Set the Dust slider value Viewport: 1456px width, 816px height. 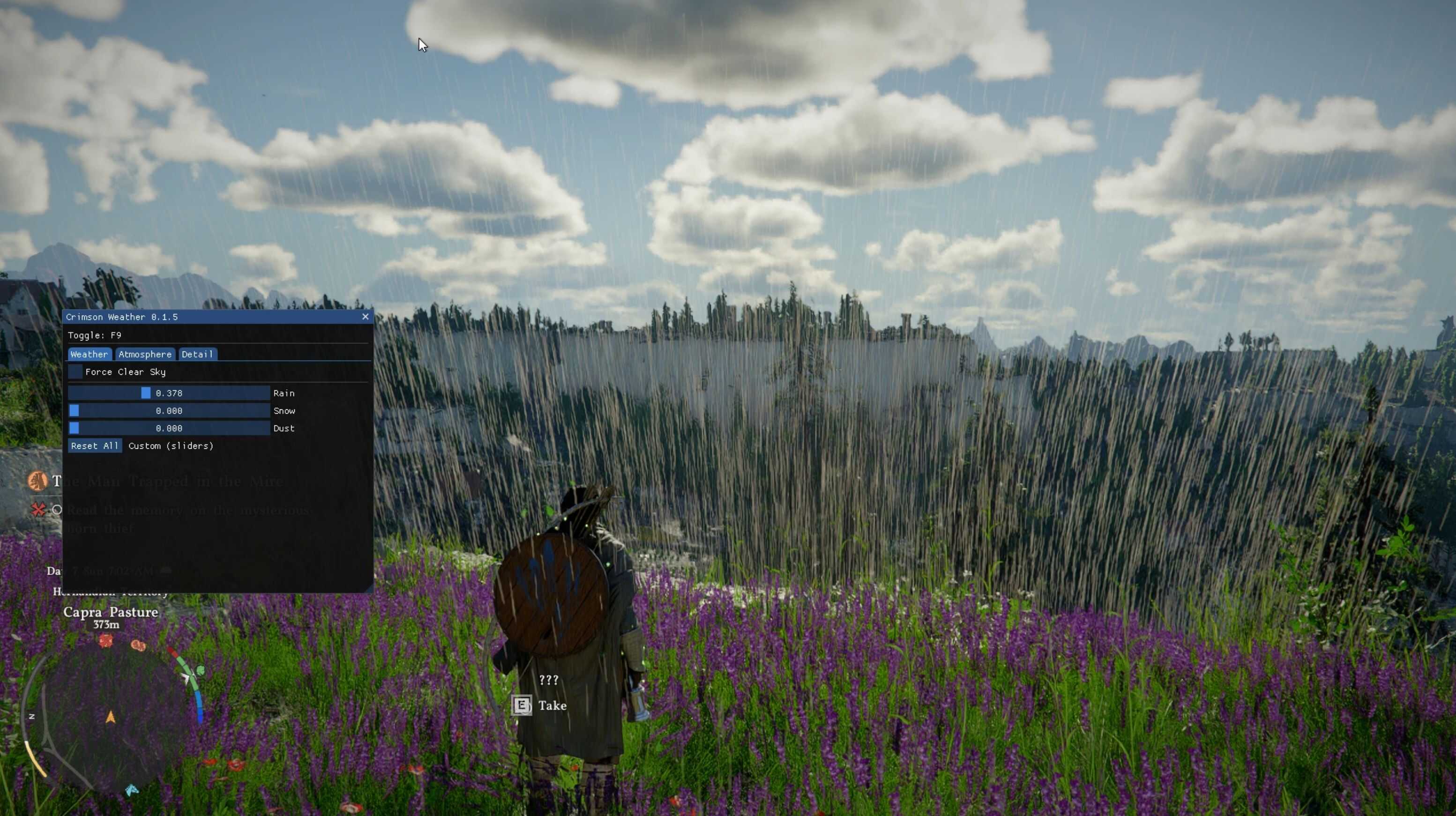(168, 428)
